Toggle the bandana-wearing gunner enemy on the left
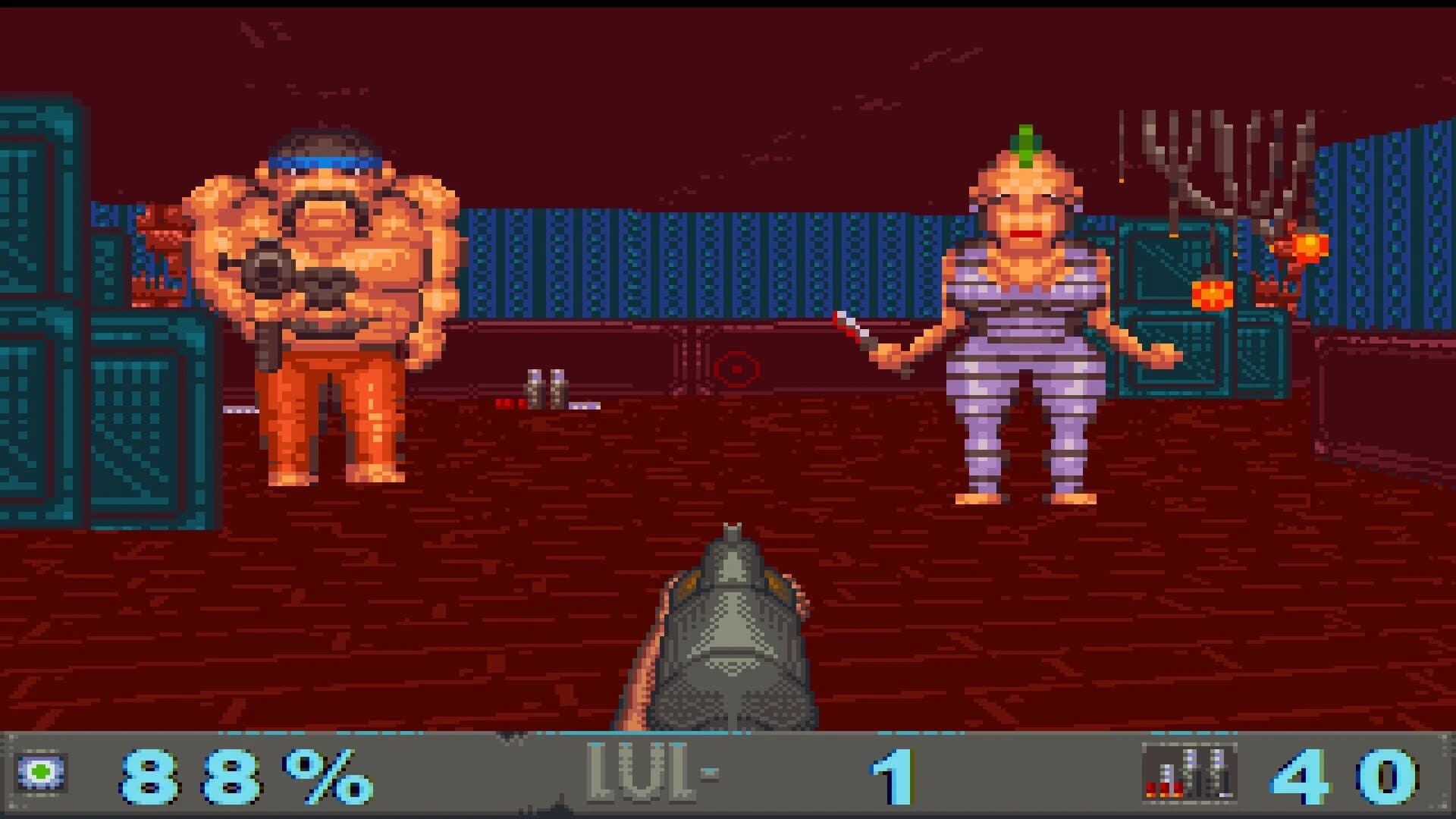This screenshot has height=819, width=1456. click(326, 303)
